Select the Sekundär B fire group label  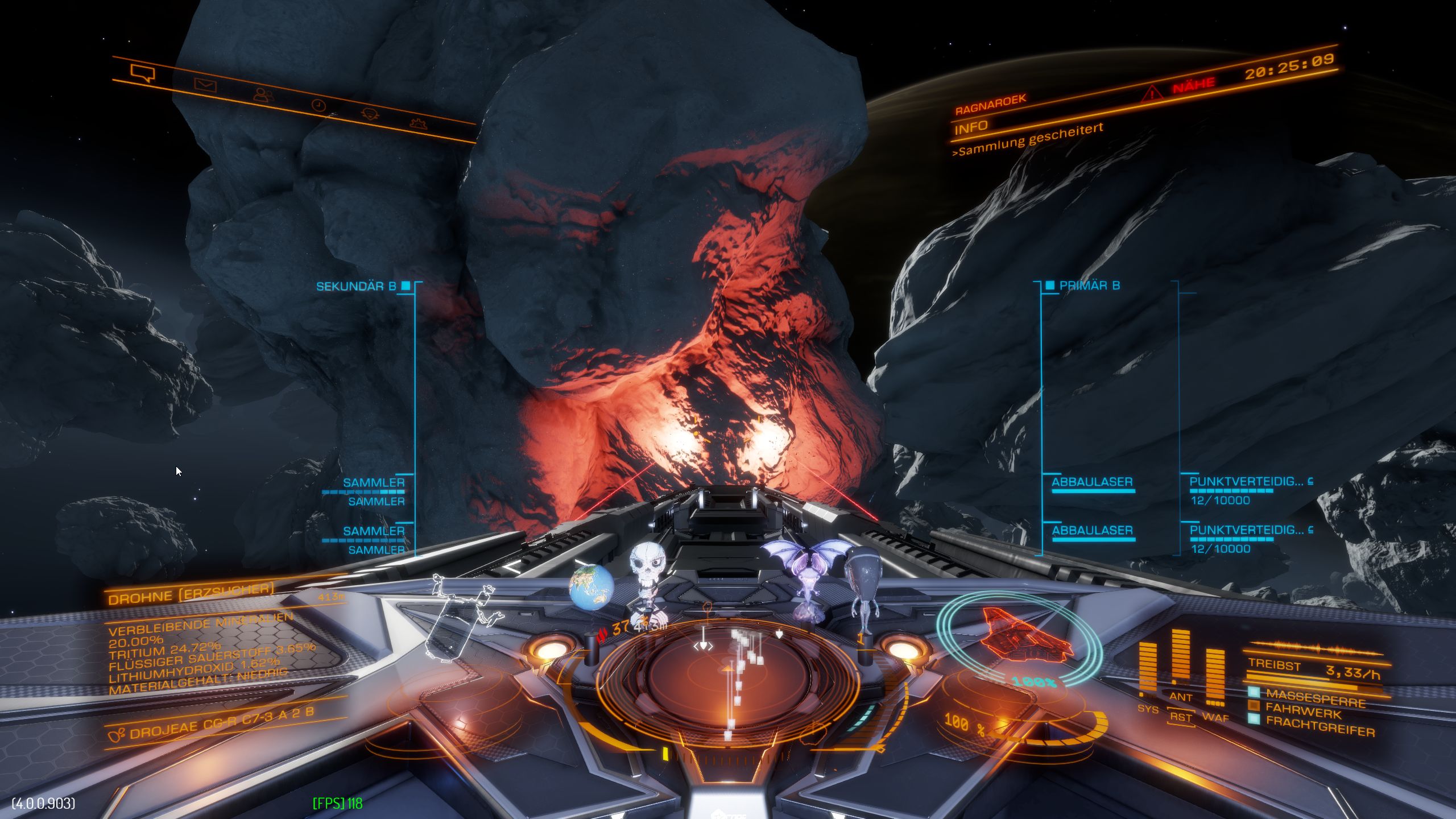pyautogui.click(x=356, y=286)
